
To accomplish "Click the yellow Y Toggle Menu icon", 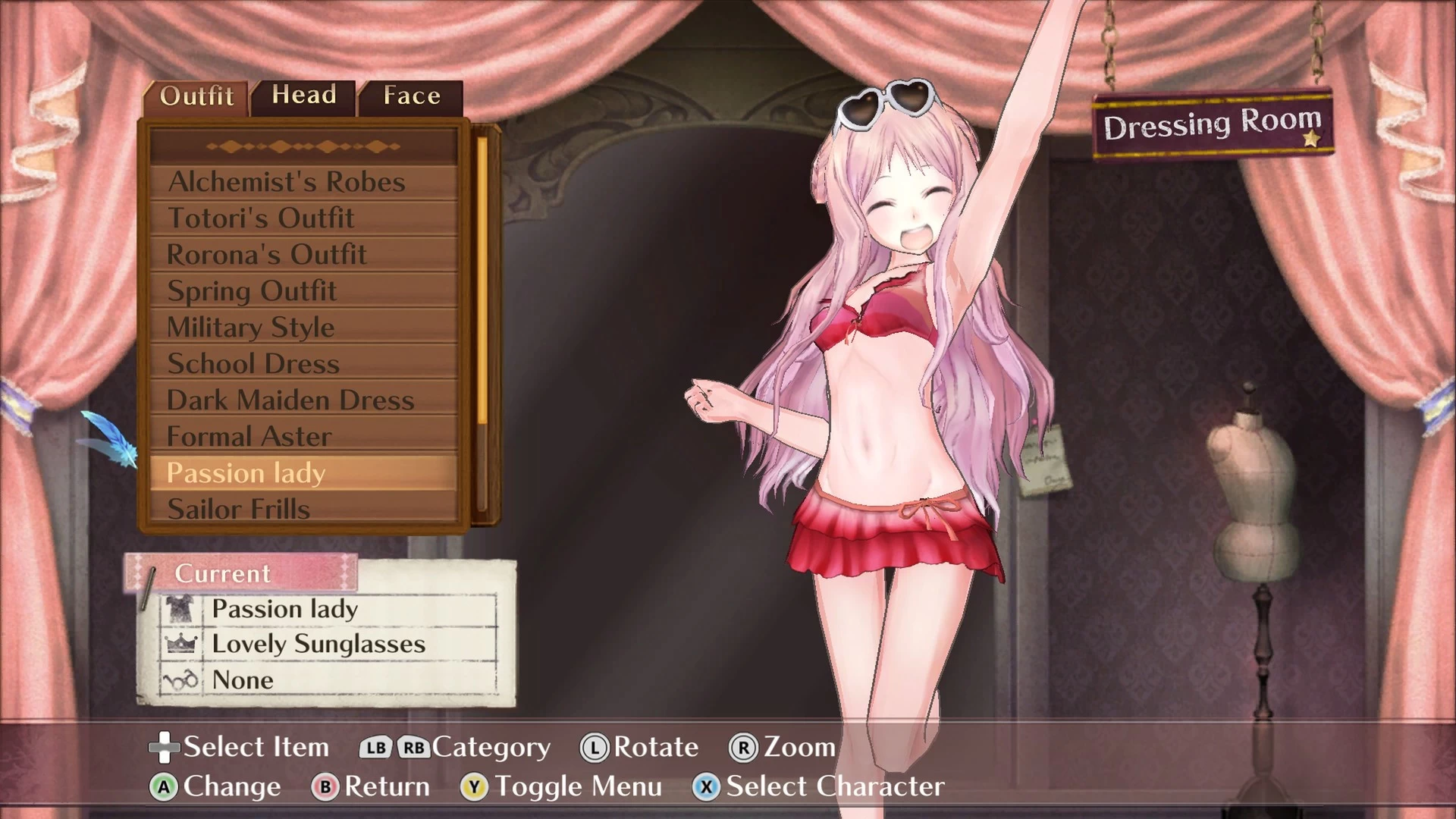I will pyautogui.click(x=474, y=786).
